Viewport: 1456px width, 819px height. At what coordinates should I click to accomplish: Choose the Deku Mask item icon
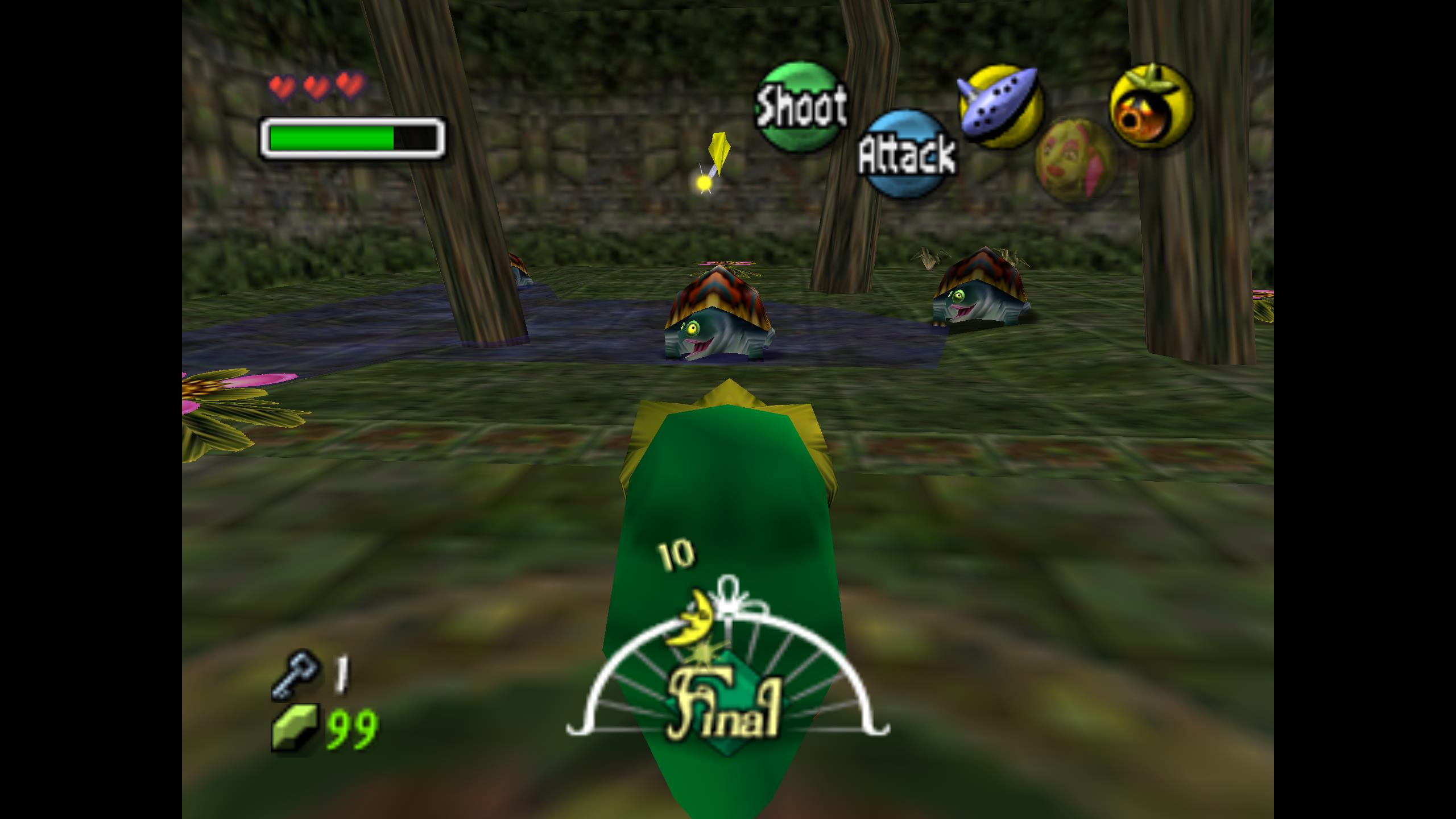coord(1151,106)
